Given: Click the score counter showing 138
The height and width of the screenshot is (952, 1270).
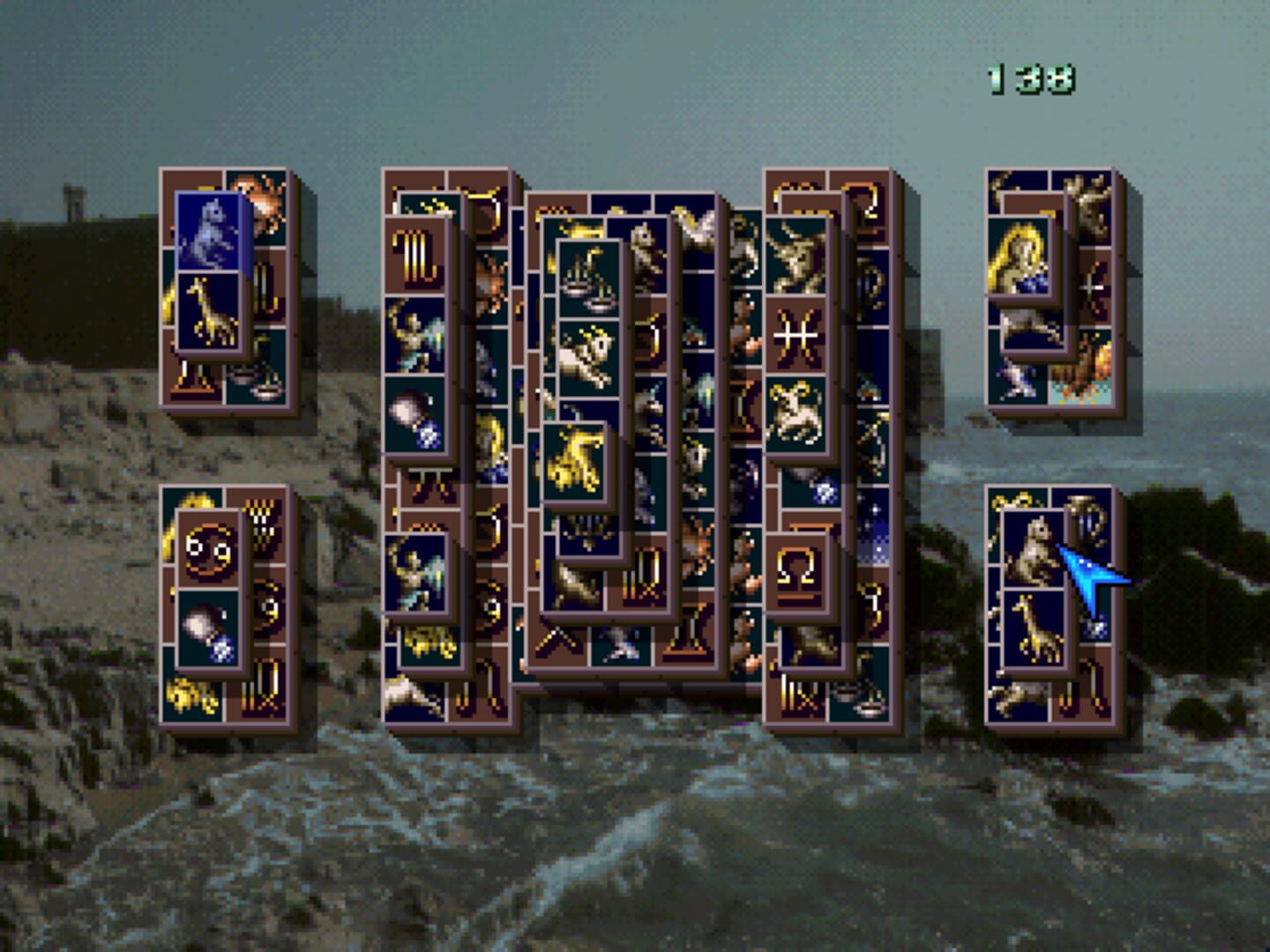Looking at the screenshot, I should pos(1032,78).
